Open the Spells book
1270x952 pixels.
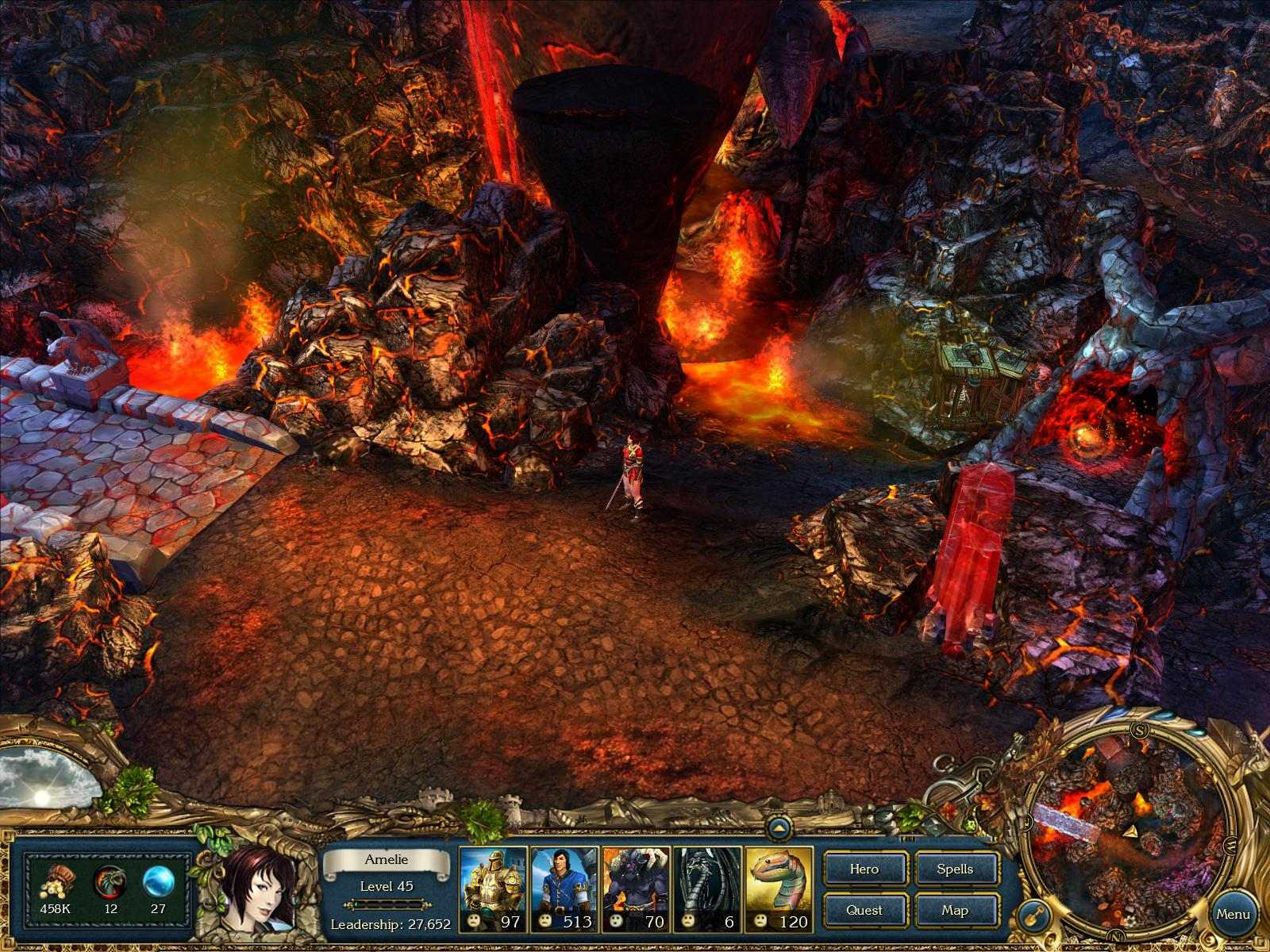click(955, 869)
